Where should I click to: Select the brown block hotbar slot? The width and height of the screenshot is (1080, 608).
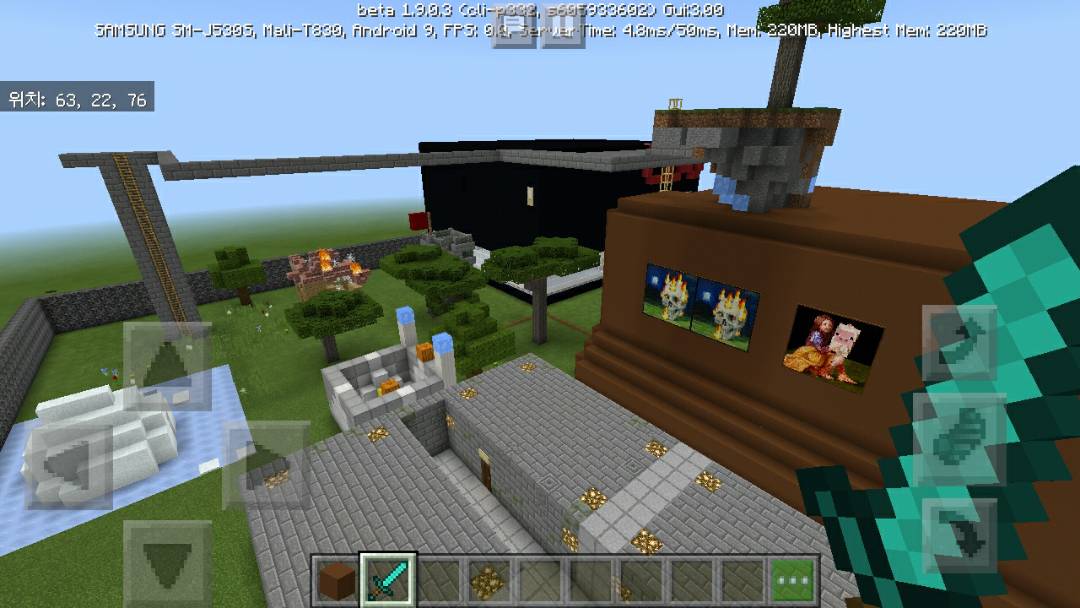click(x=337, y=579)
